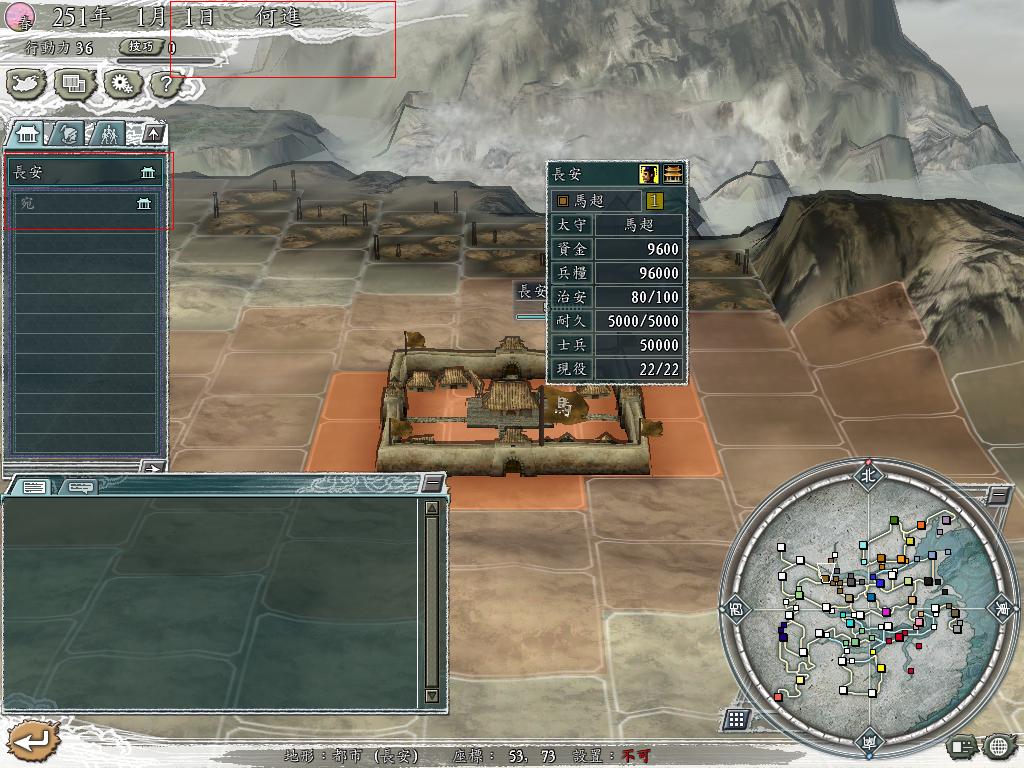Rotate view north using 北 compass marker
The image size is (1024, 768).
tap(866, 475)
